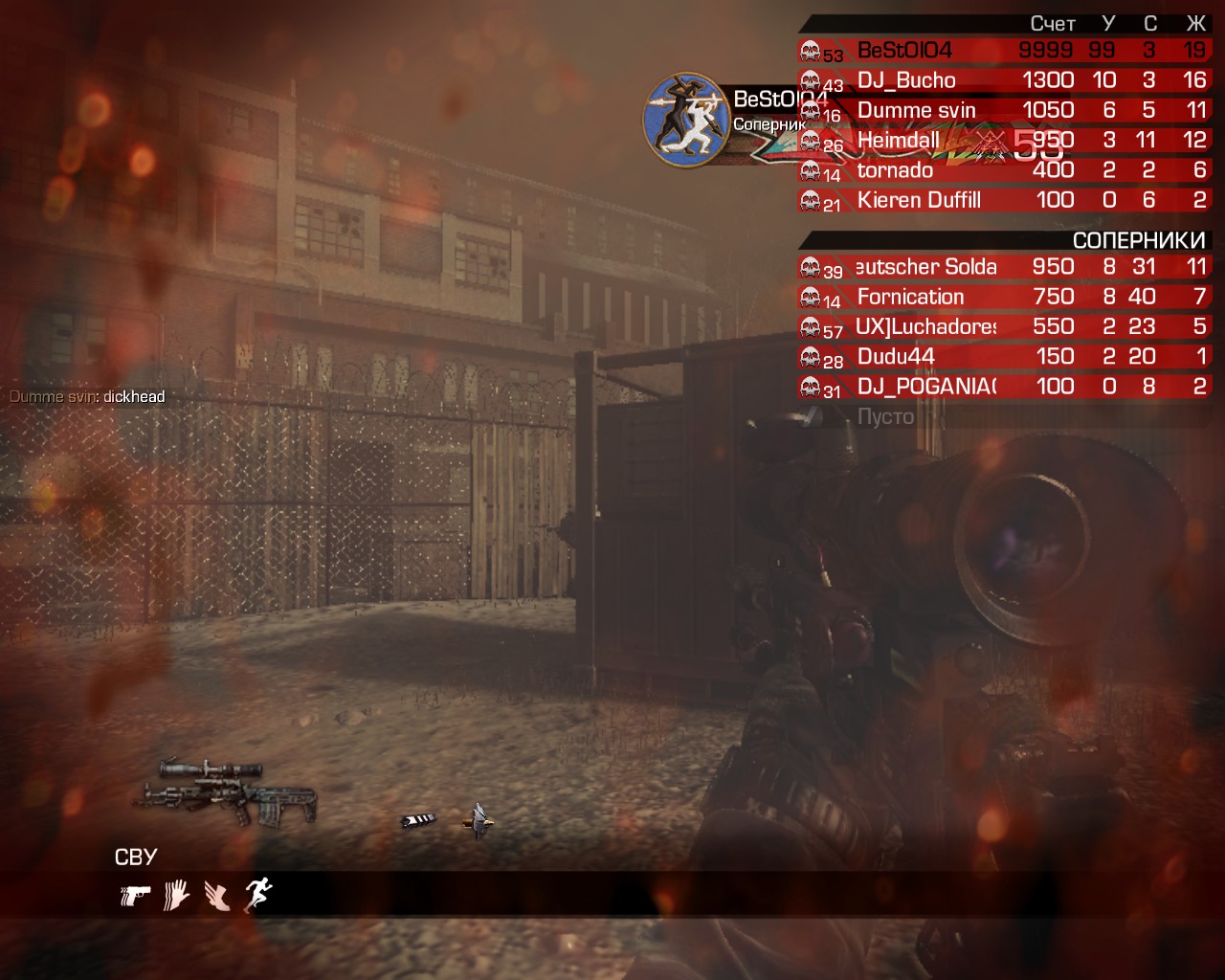The image size is (1225, 980).
Task: Choose Dumme svin in the player list
Action: (1003, 110)
